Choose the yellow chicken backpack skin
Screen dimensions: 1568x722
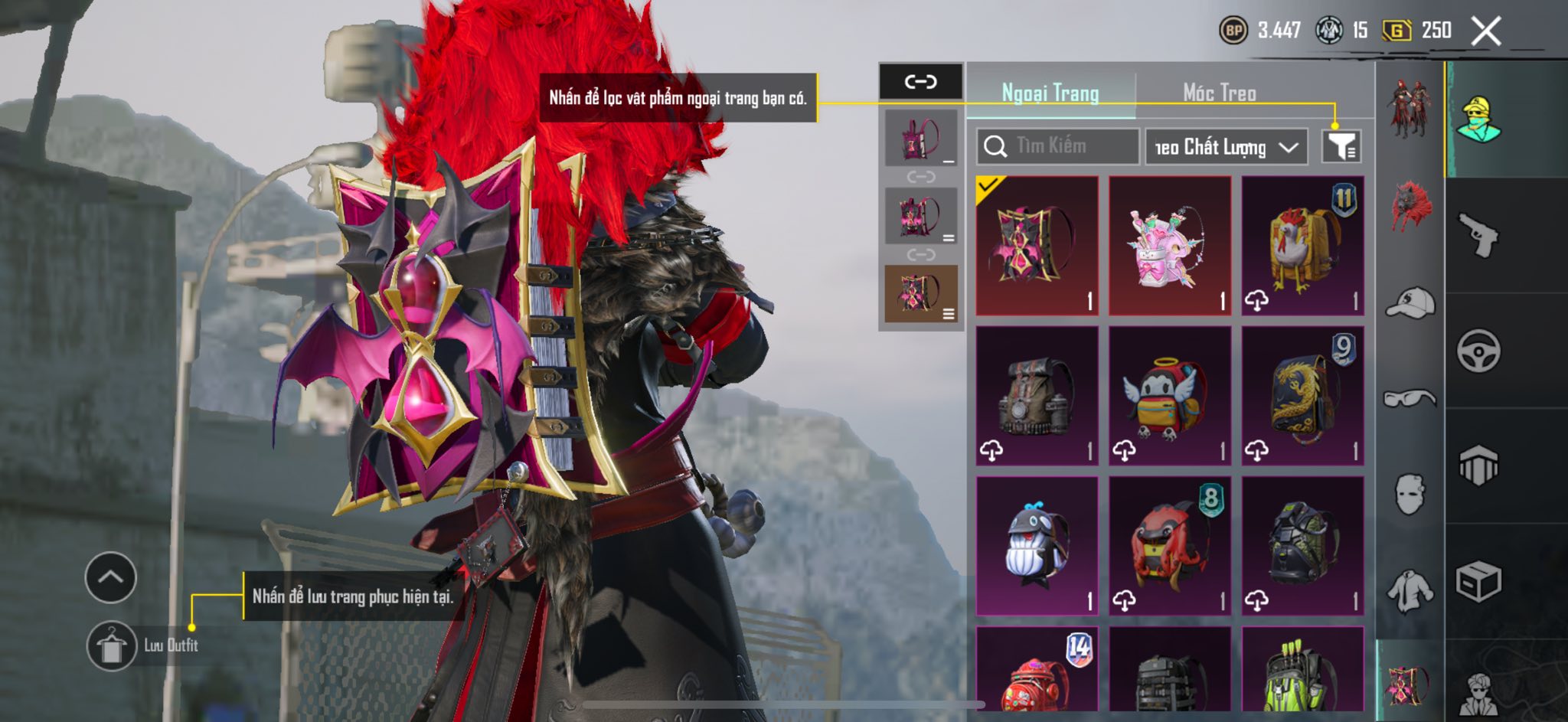tap(1302, 245)
